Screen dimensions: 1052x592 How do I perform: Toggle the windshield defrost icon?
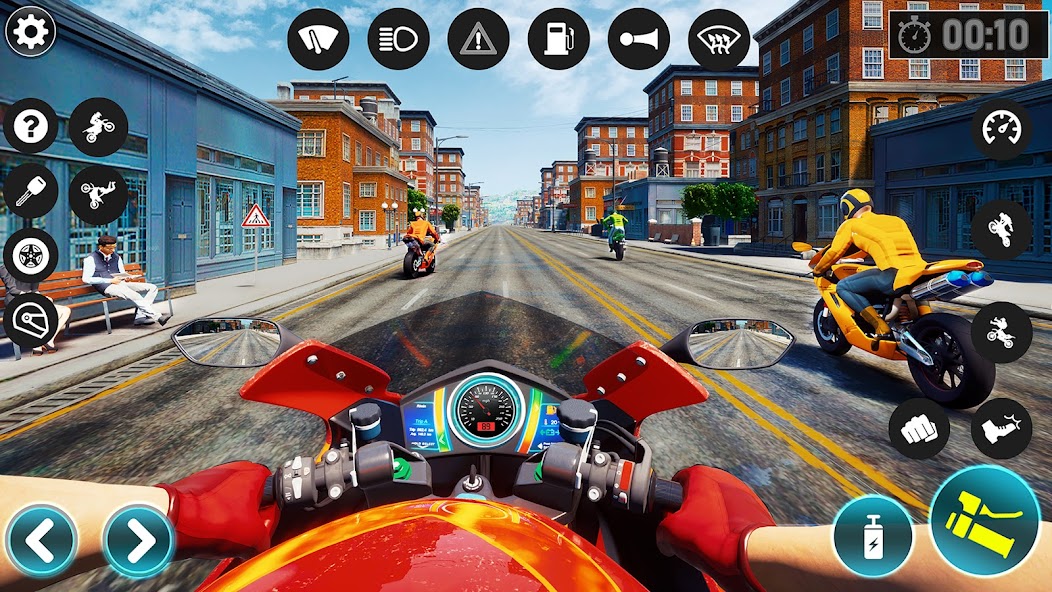point(718,39)
